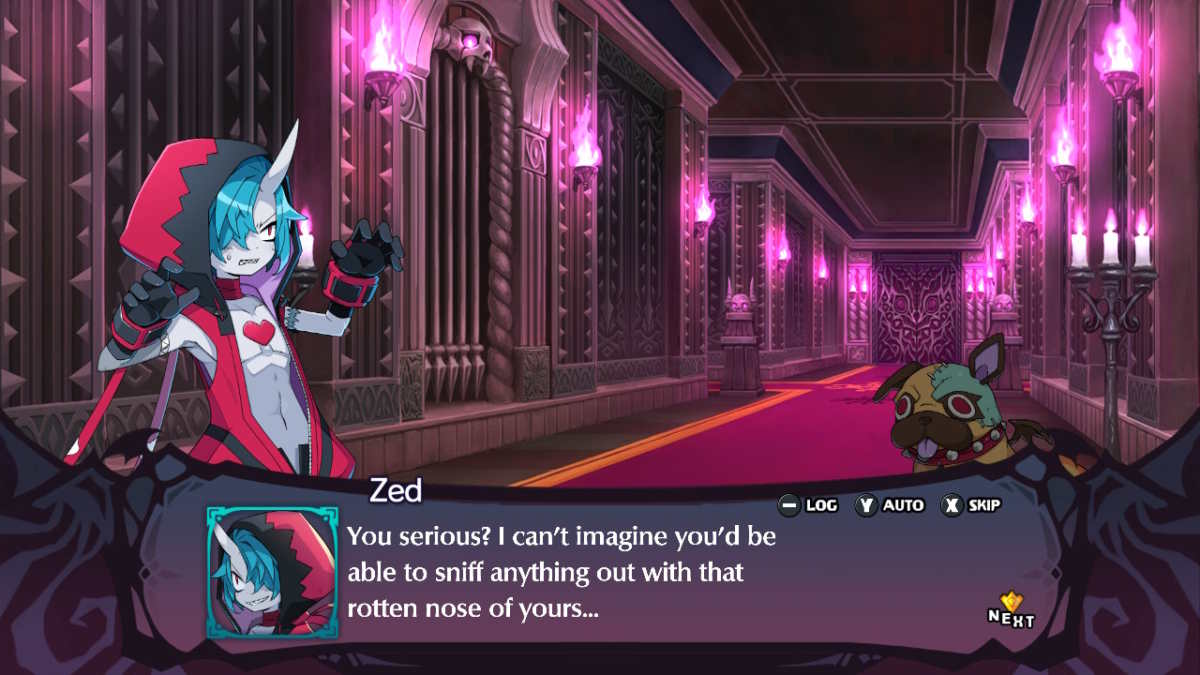The width and height of the screenshot is (1200, 675).
Task: Open the dialogue LOG
Action: (x=808, y=505)
